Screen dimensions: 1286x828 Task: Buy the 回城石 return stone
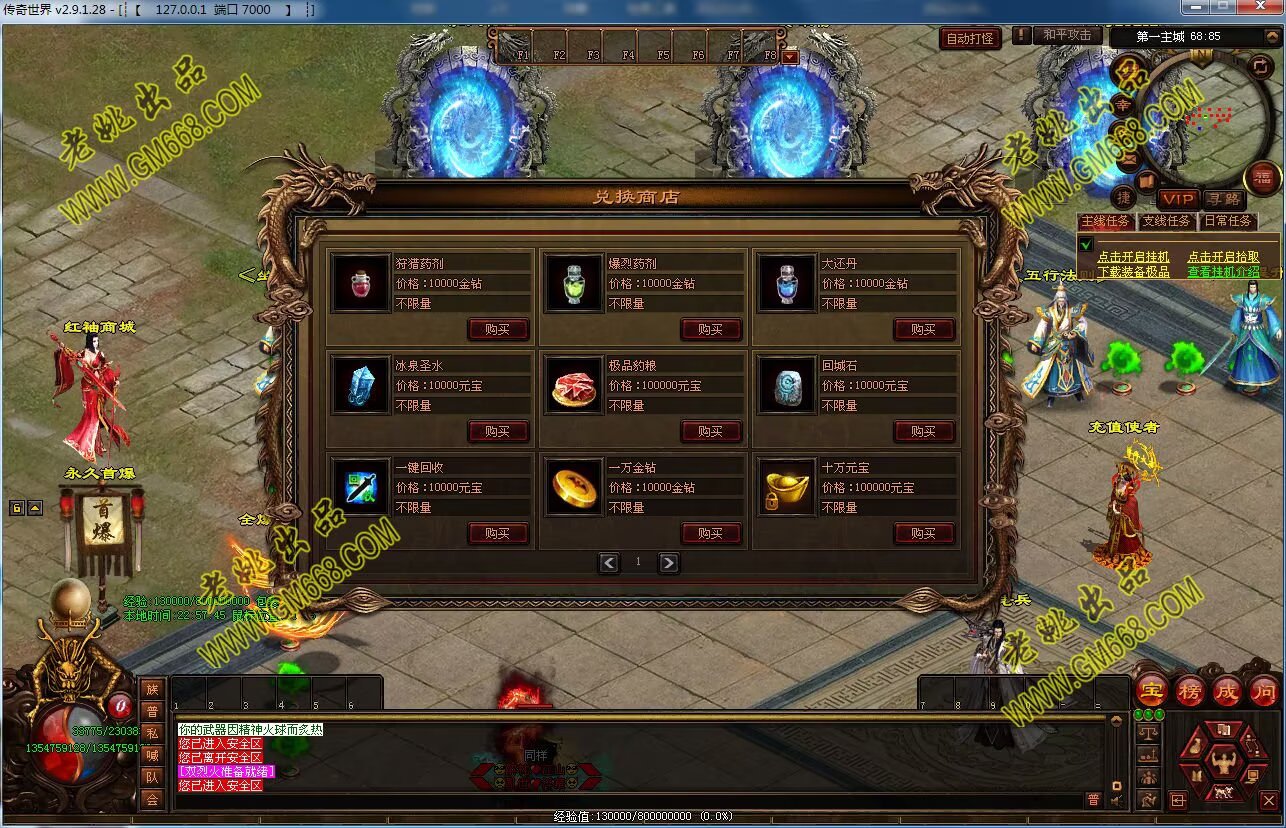pos(923,432)
